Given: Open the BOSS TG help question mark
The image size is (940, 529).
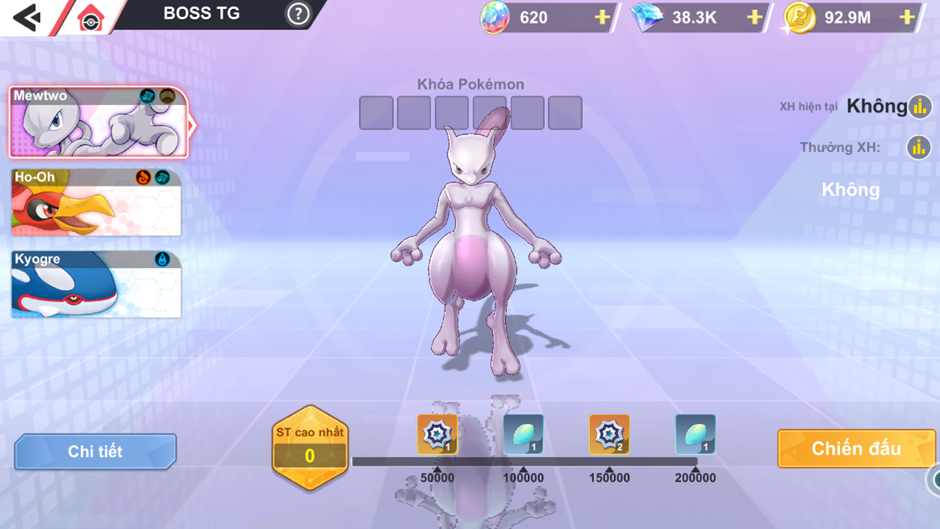Looking at the screenshot, I should (298, 14).
